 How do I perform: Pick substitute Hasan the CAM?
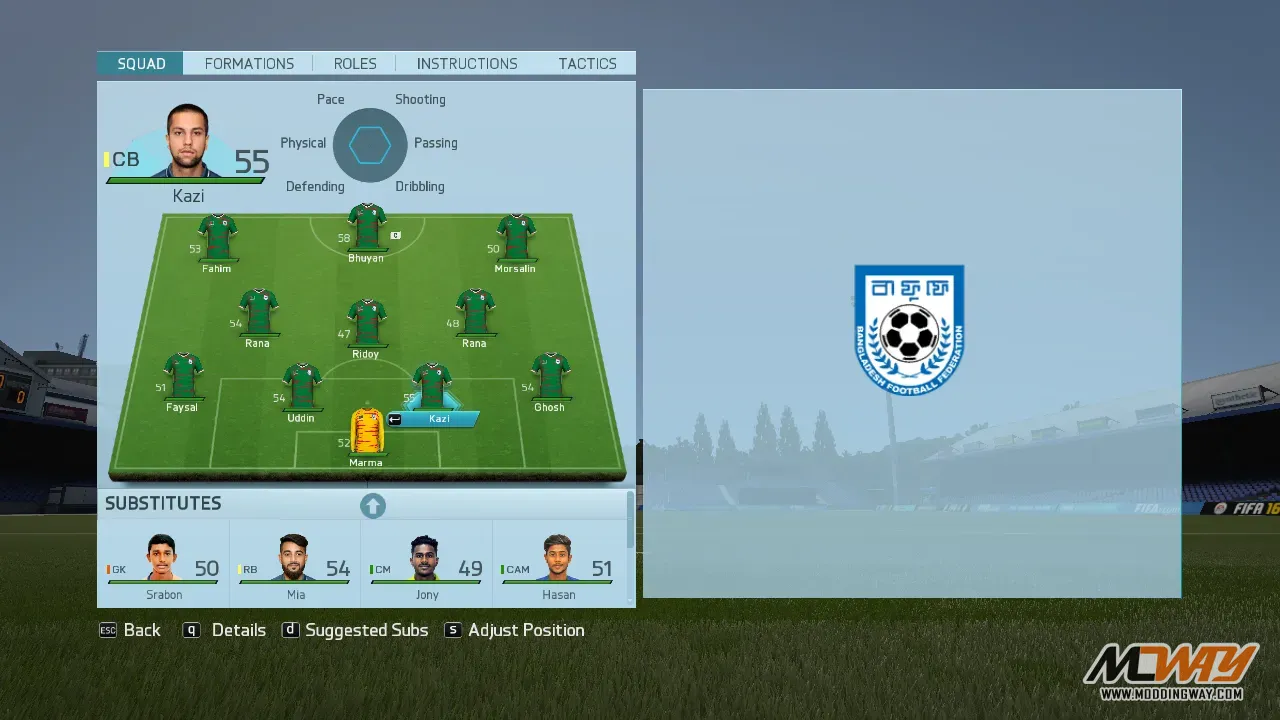tap(558, 564)
